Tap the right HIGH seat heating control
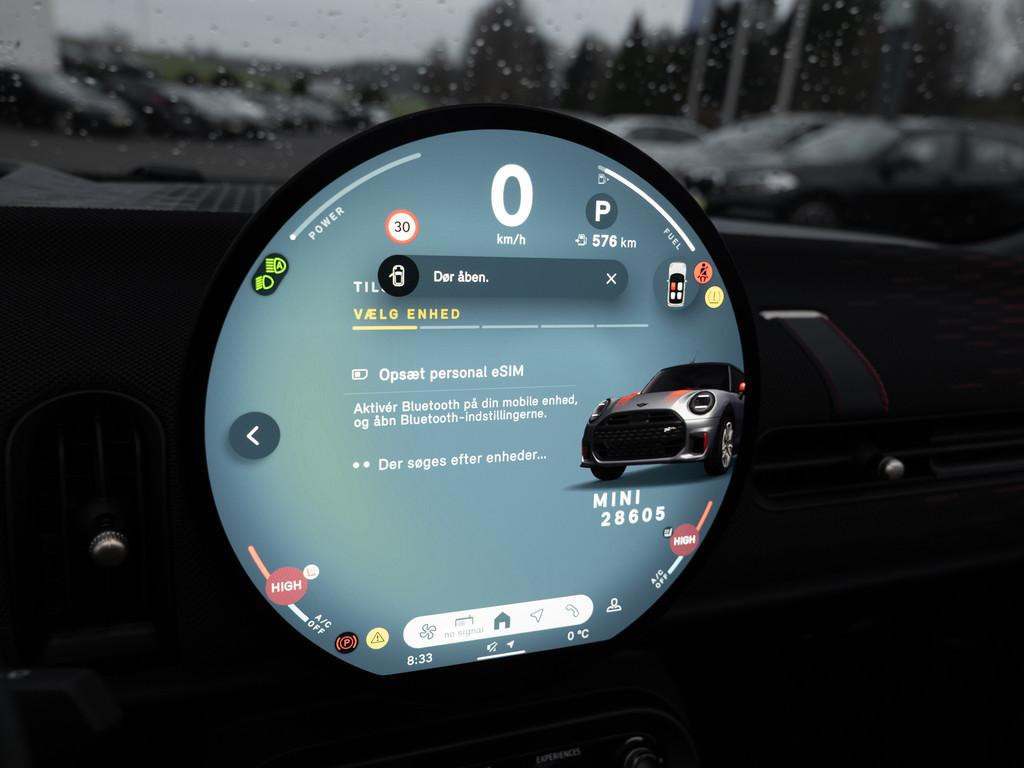The height and width of the screenshot is (768, 1024). pos(684,540)
